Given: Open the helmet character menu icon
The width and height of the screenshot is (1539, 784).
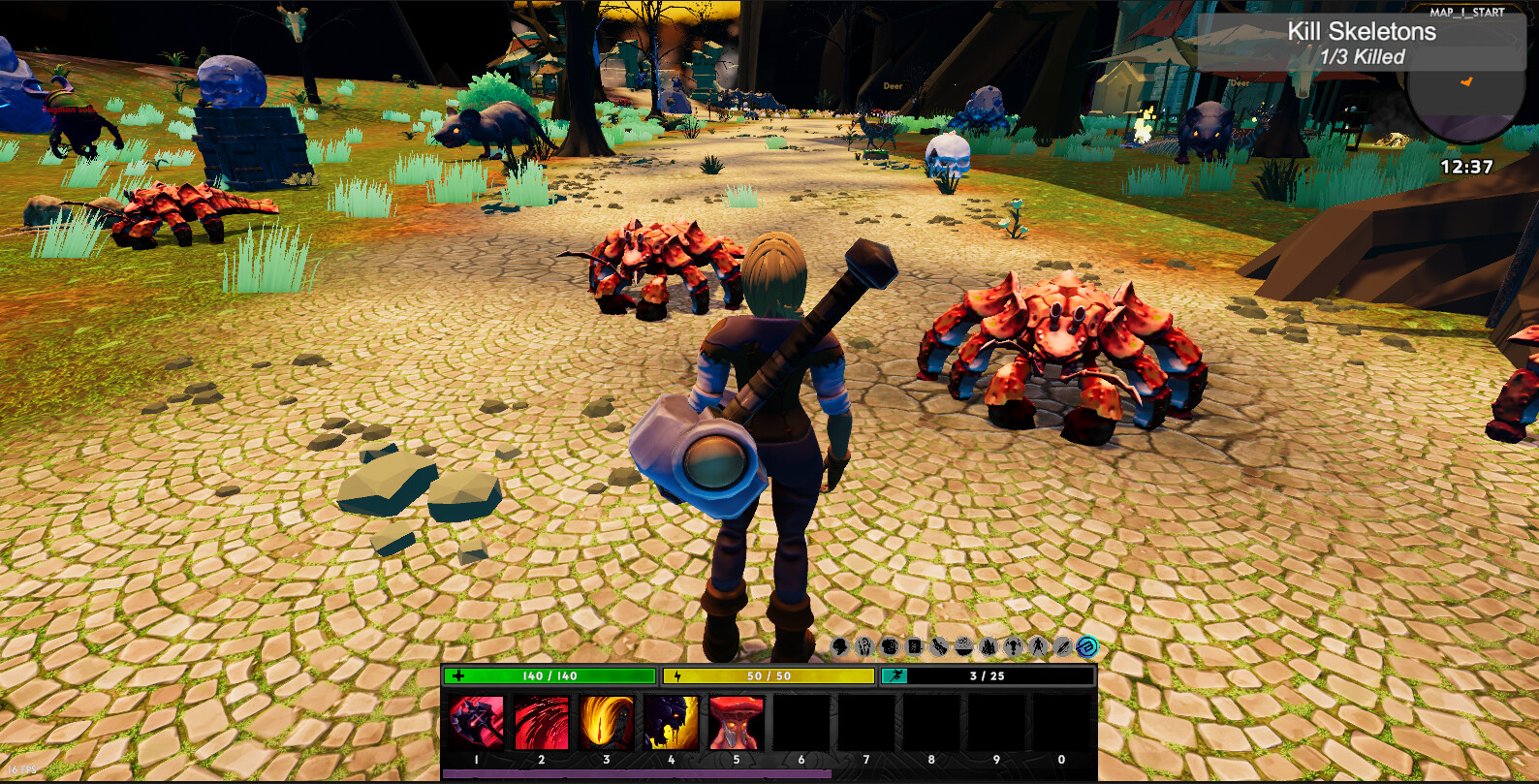Looking at the screenshot, I should [839, 648].
